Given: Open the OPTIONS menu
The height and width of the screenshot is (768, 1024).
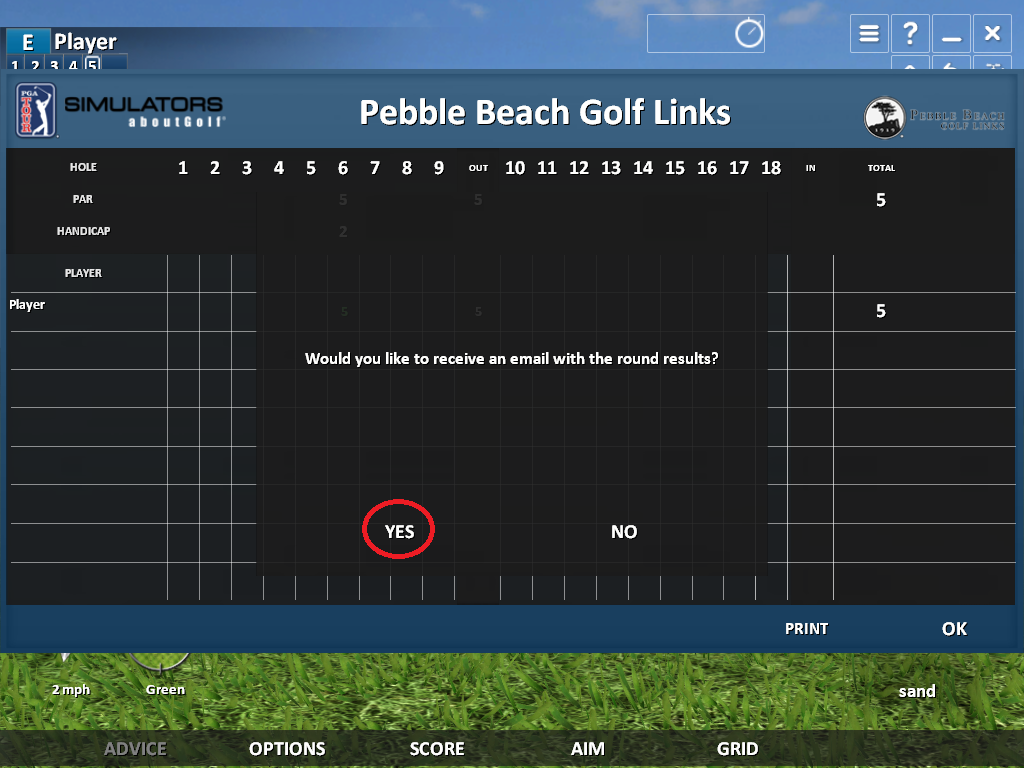Looking at the screenshot, I should (x=287, y=748).
